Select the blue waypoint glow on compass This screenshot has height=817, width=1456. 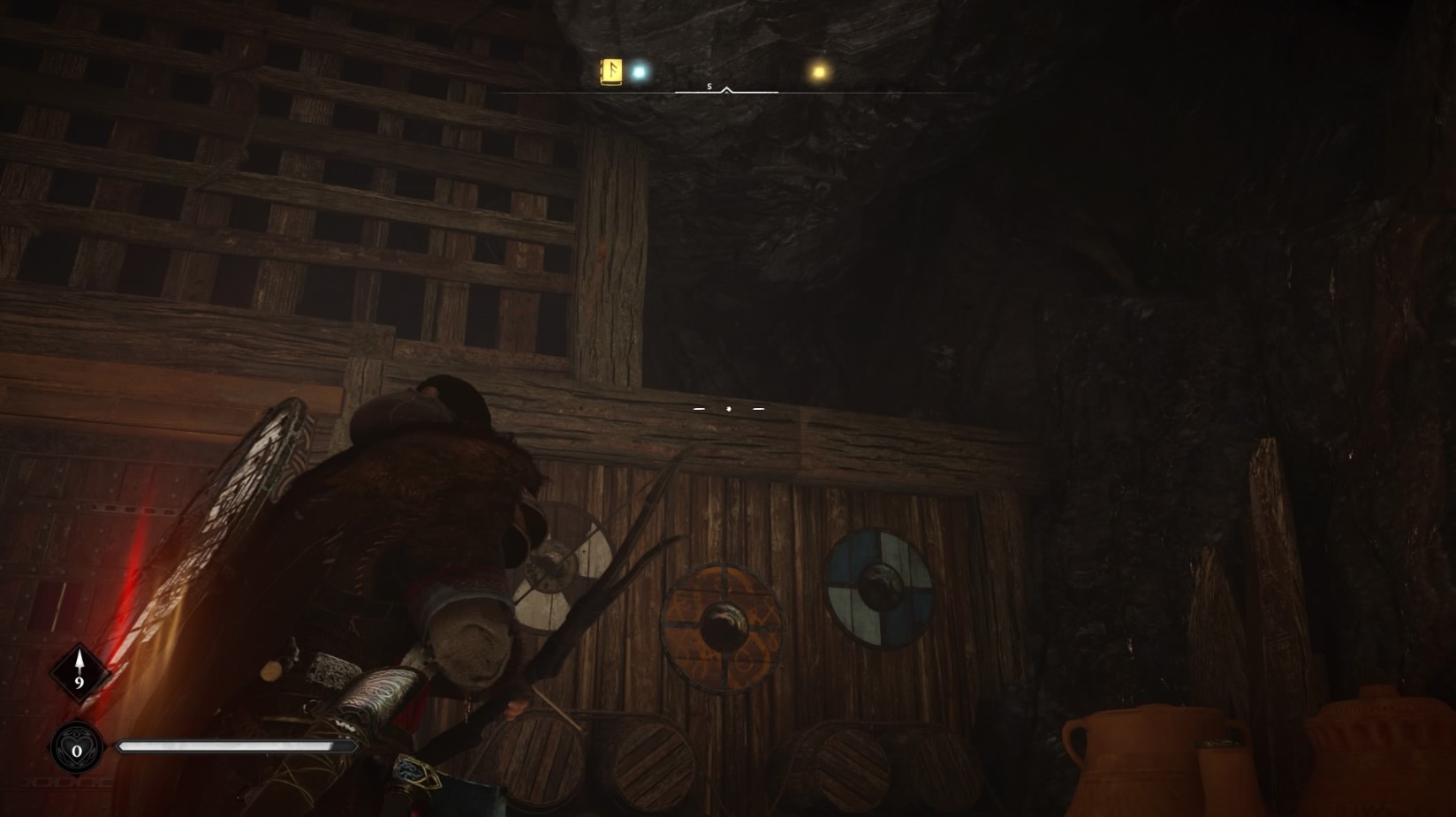click(x=638, y=70)
